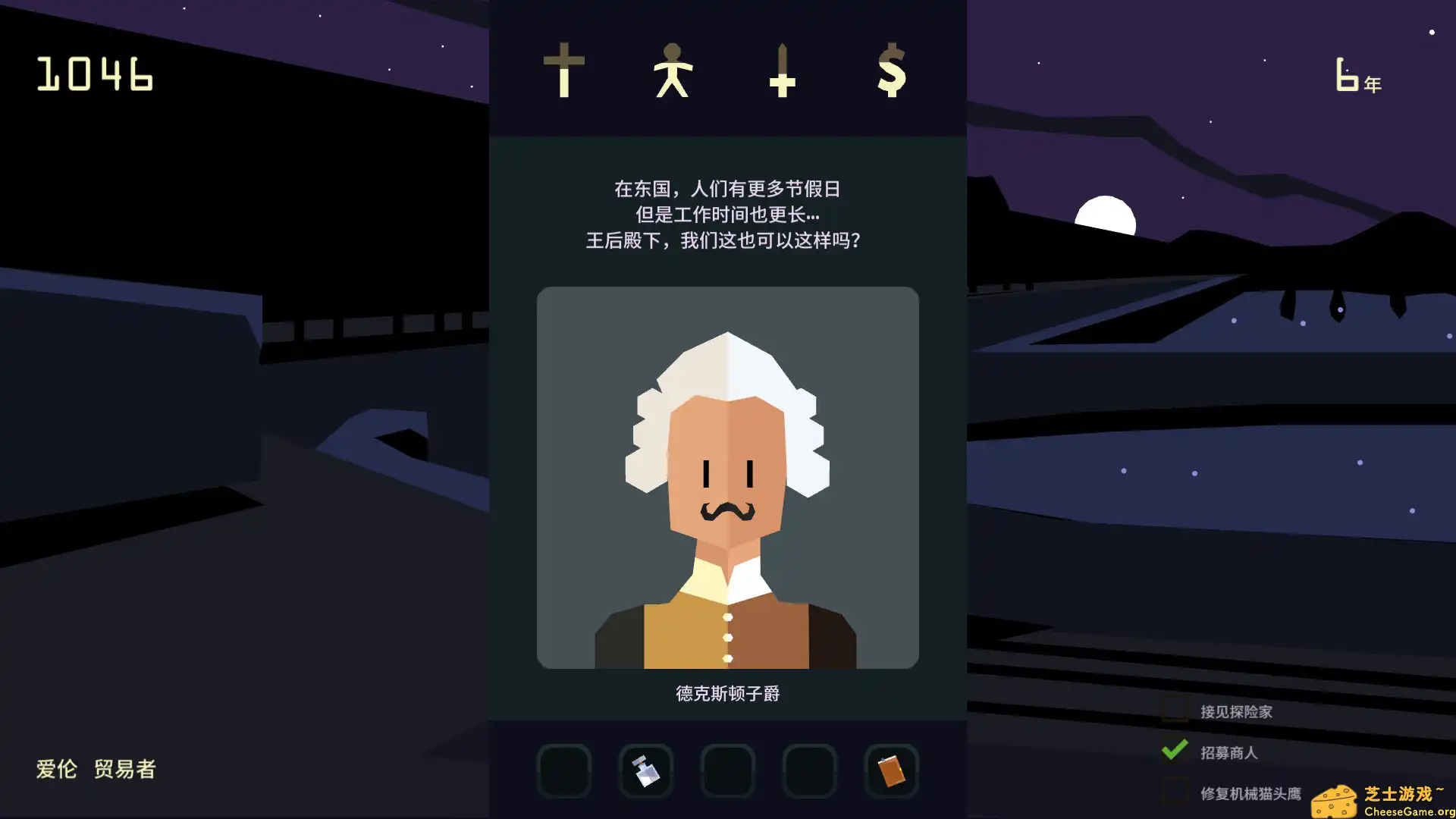Image resolution: width=1456 pixels, height=819 pixels.
Task: Click the dollar treasury stat icon
Action: [x=890, y=72]
